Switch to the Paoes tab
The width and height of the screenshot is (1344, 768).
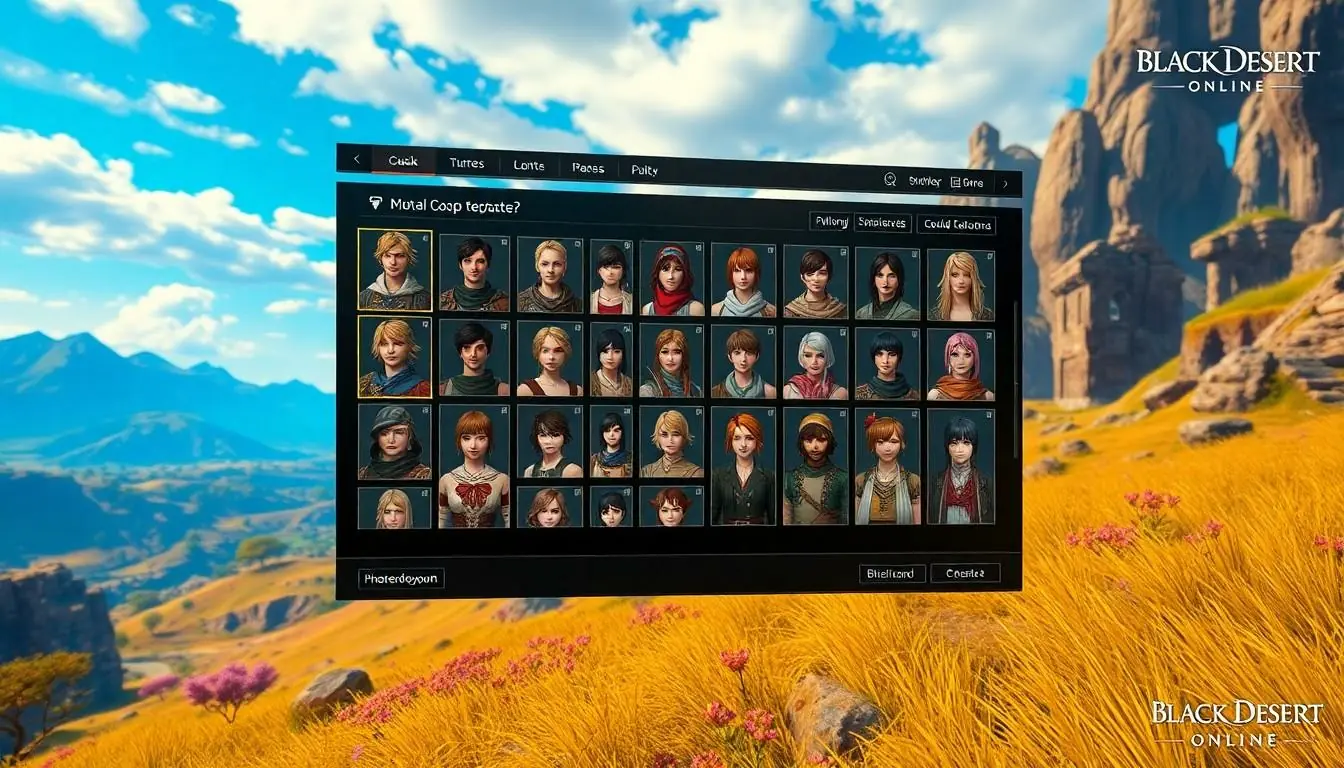click(588, 168)
